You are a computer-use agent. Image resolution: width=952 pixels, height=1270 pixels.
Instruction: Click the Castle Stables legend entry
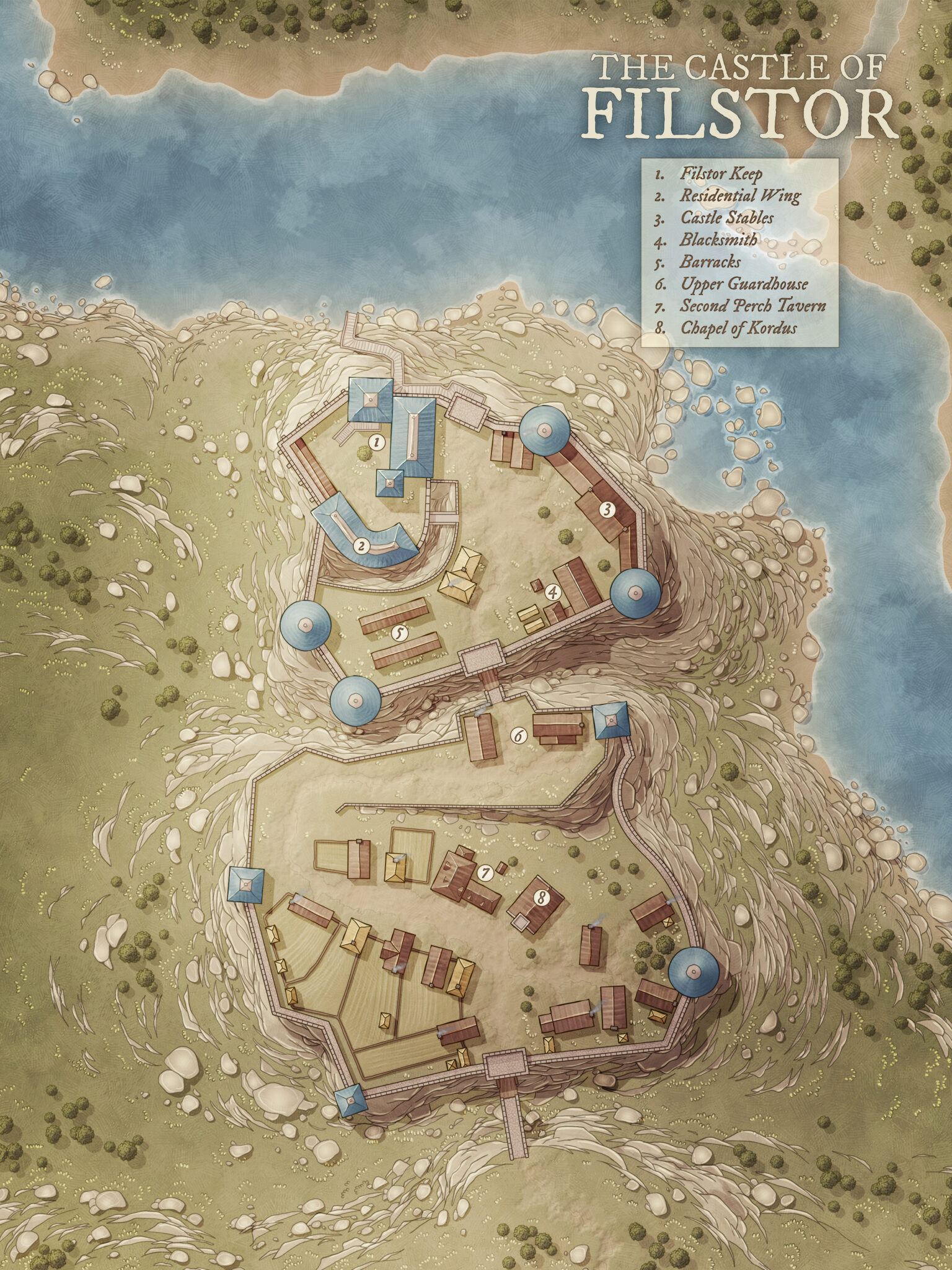pos(726,218)
